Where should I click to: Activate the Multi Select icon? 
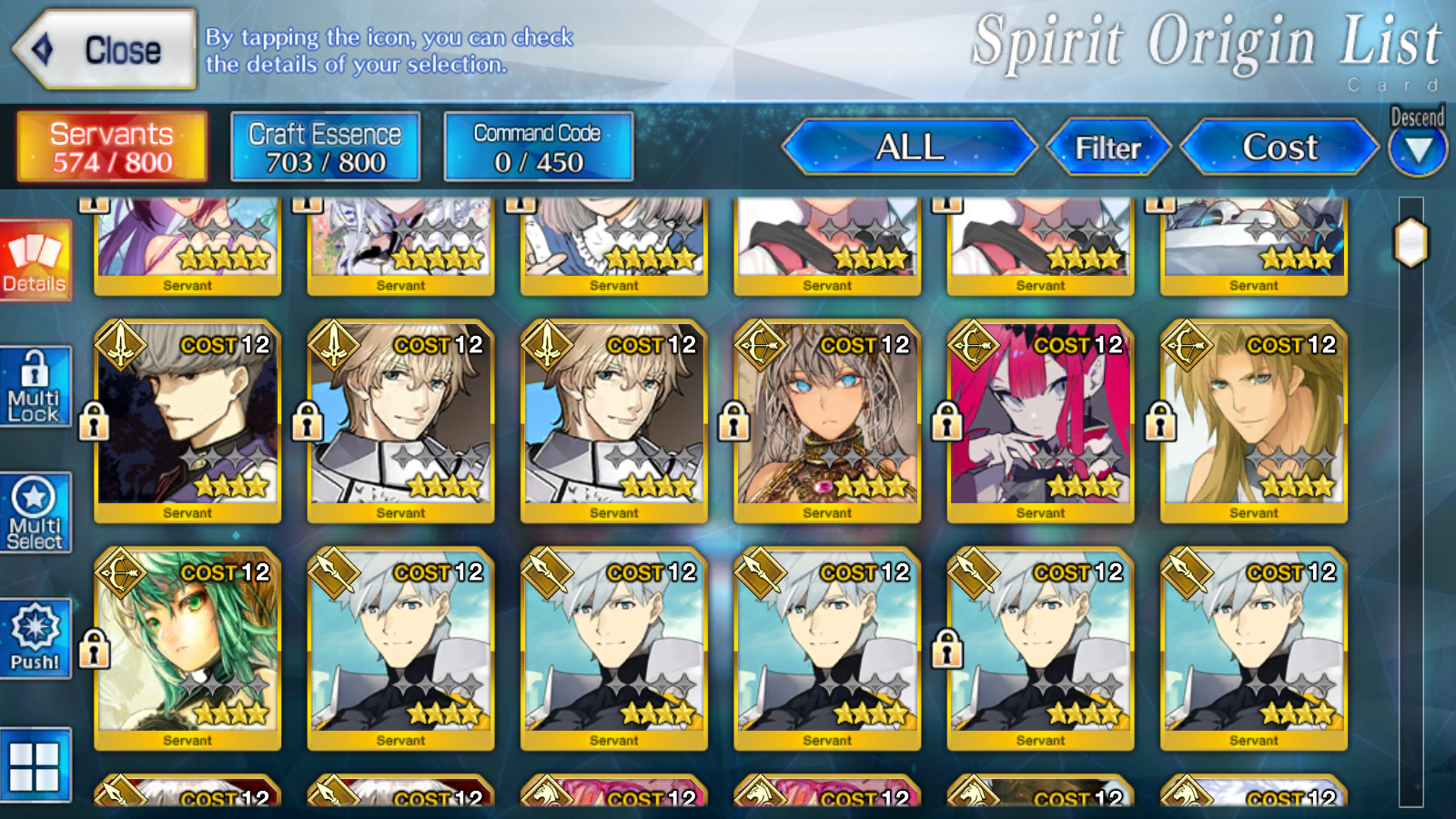click(x=36, y=510)
